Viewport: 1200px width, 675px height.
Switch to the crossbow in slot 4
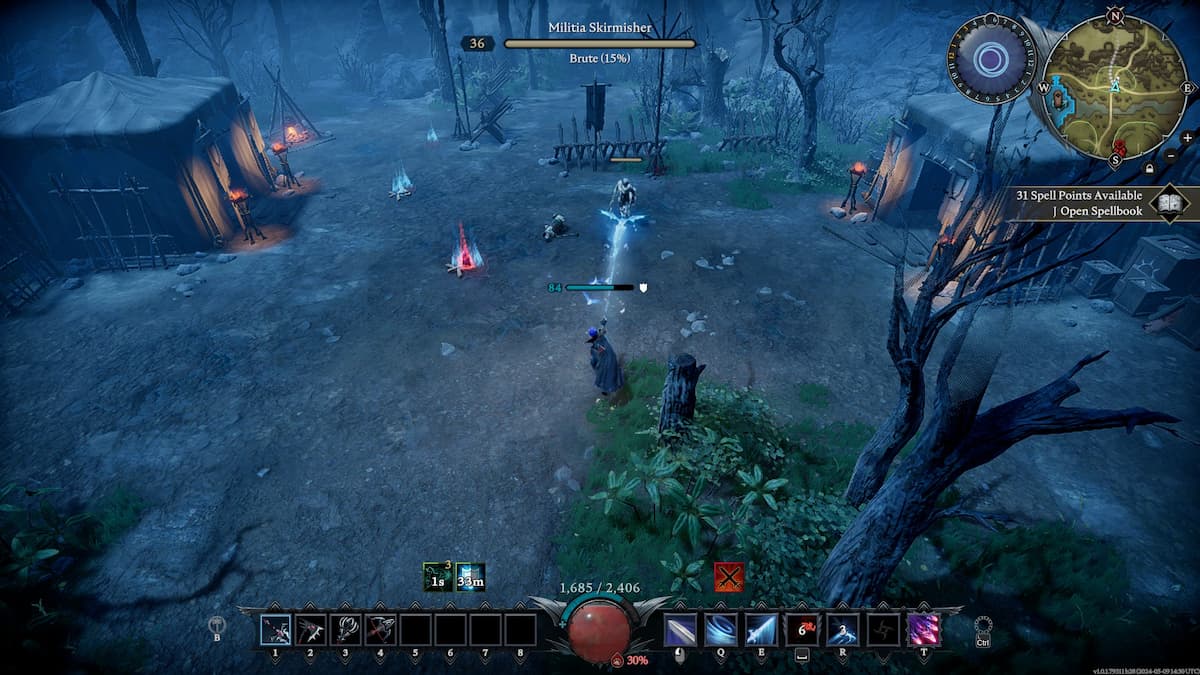coord(380,630)
